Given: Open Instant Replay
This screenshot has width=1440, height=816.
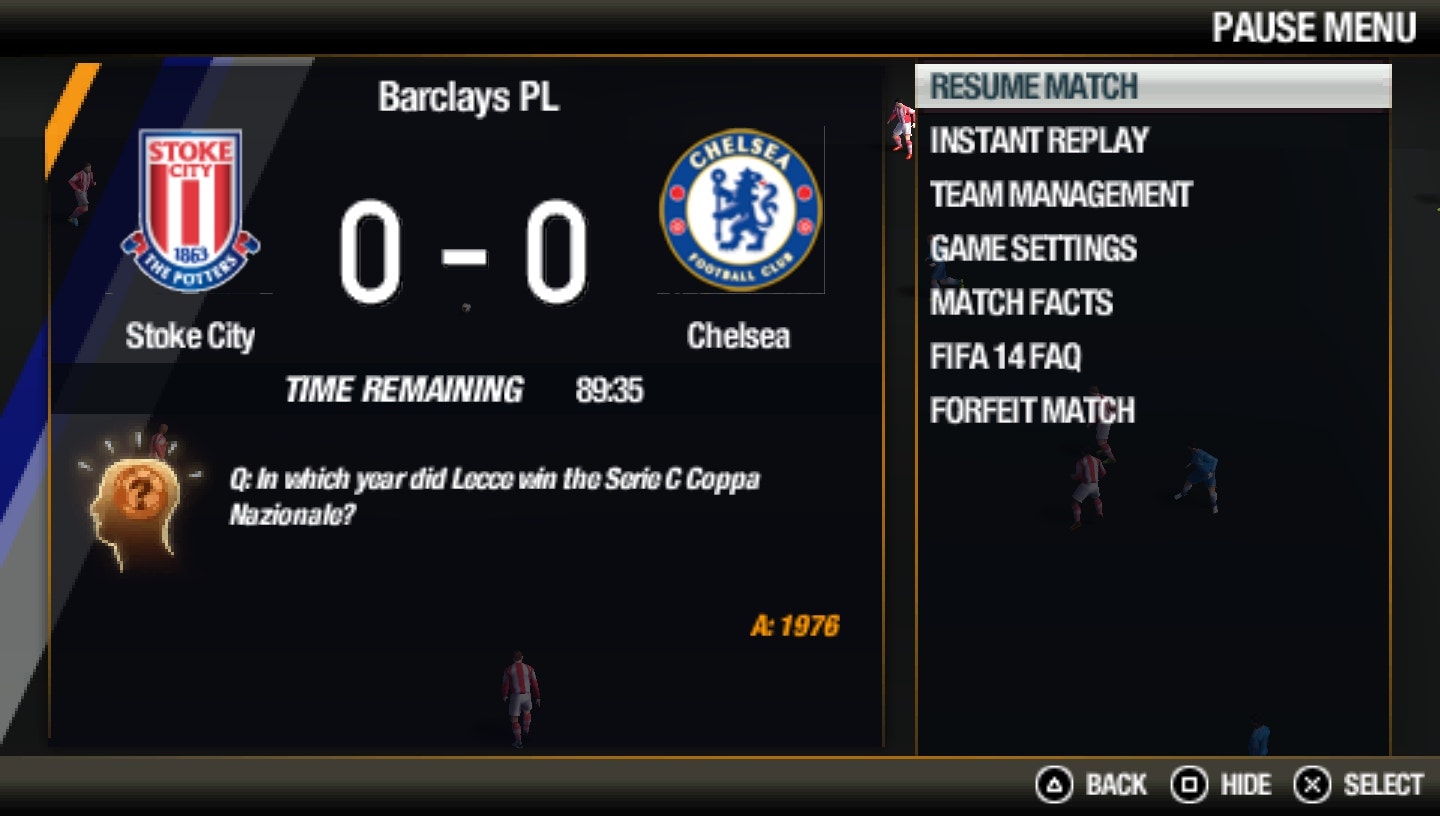Looking at the screenshot, I should [1038, 141].
